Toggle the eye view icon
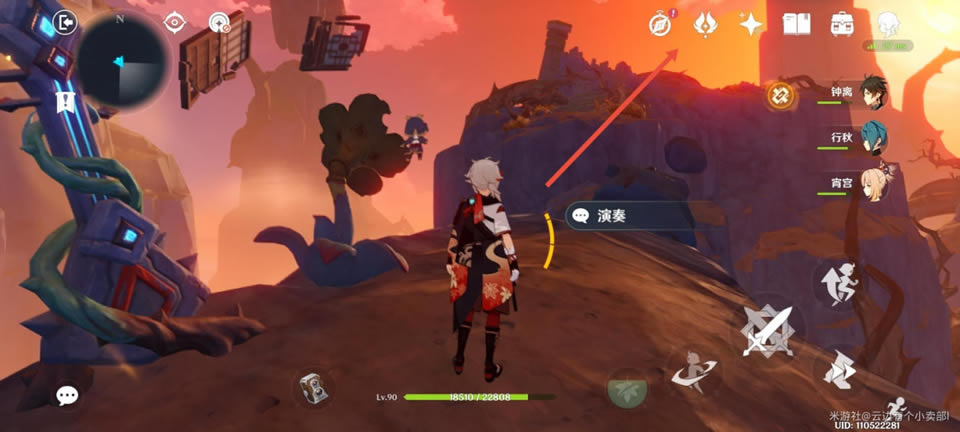 click(175, 22)
